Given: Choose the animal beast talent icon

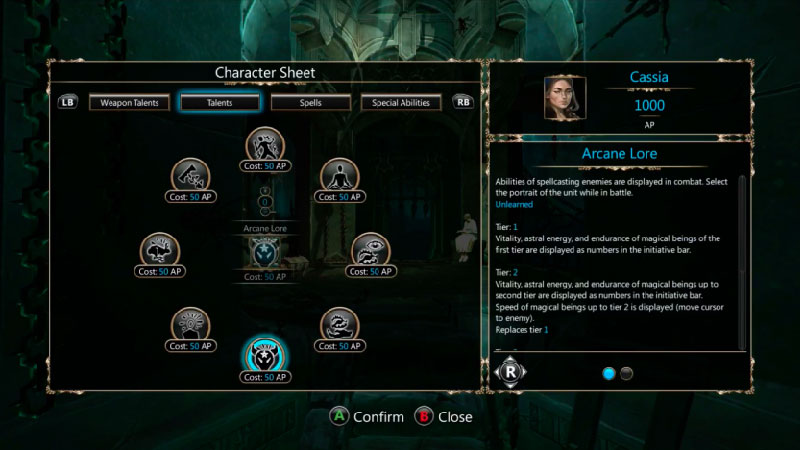Looking at the screenshot, I should point(161,251).
